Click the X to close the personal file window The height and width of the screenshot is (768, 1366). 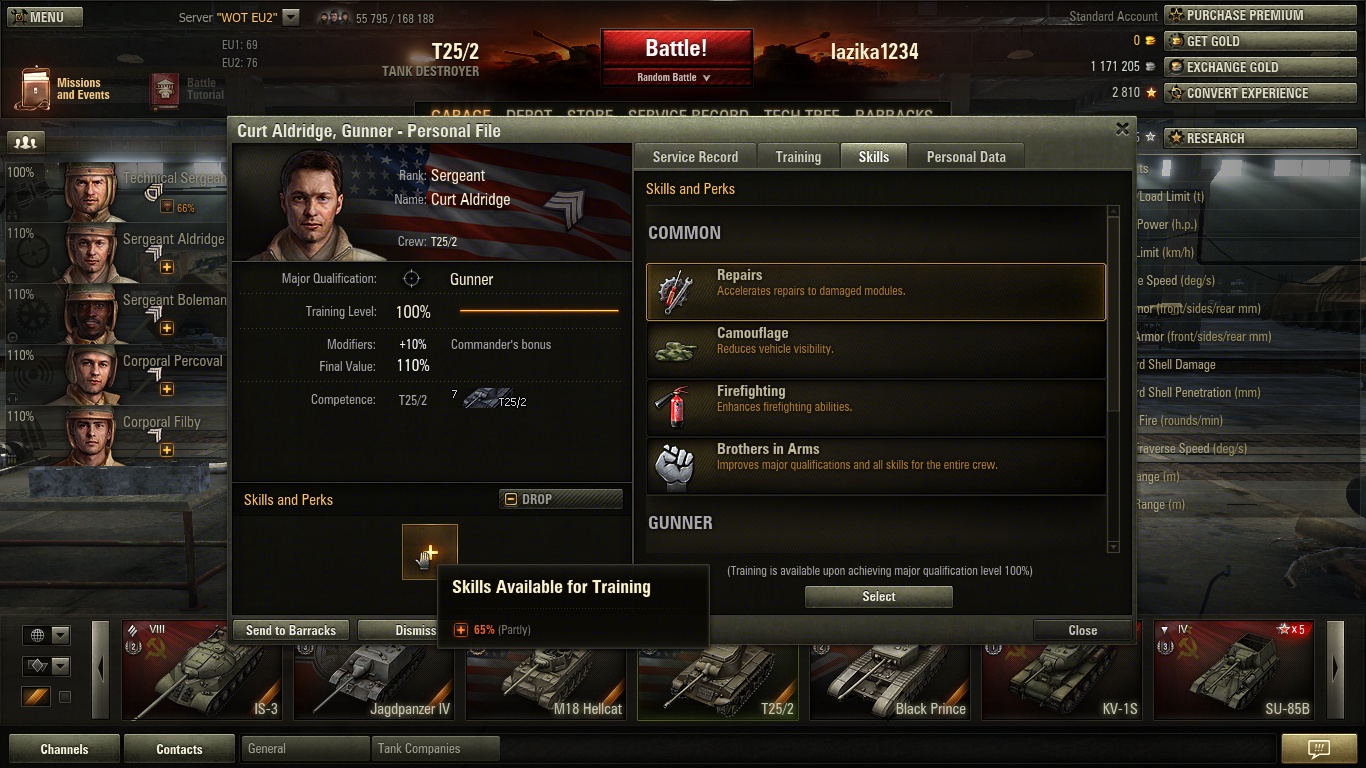coord(1122,130)
